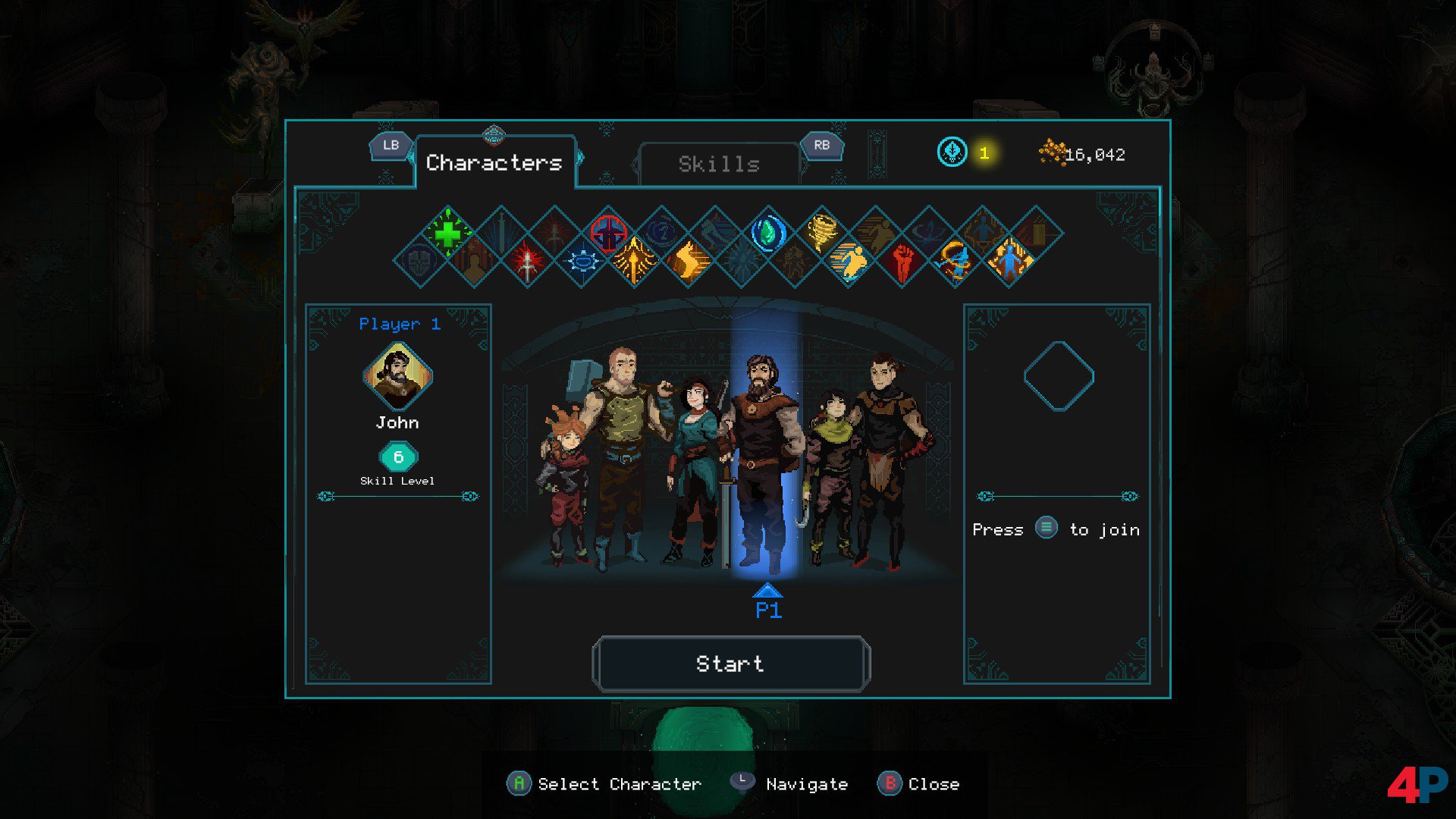Switch to the Skills tab

click(x=719, y=164)
